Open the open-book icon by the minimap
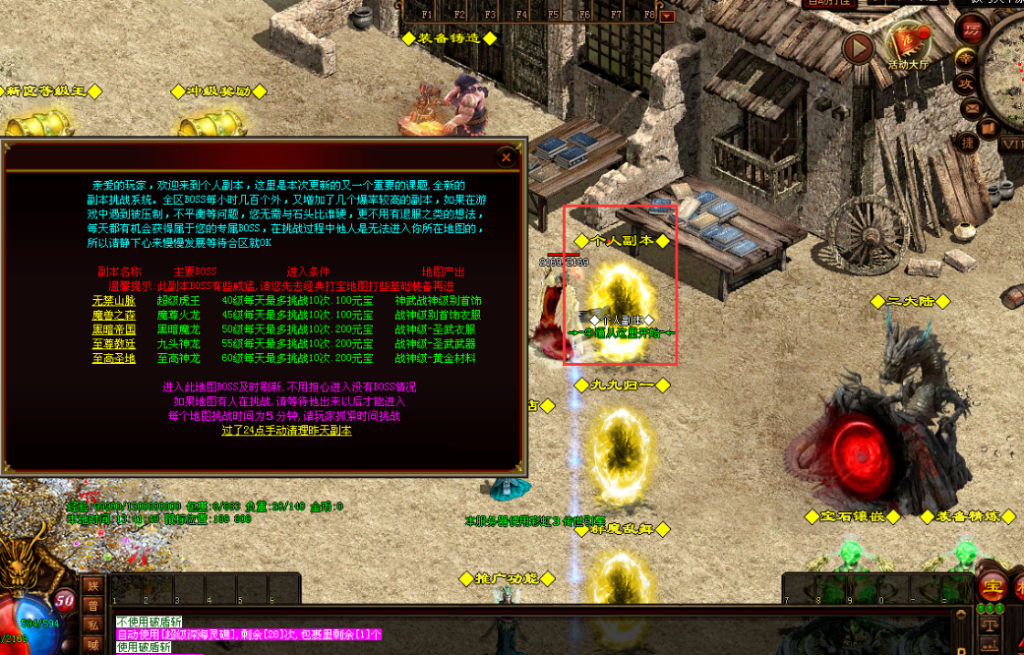Viewport: 1024px width, 655px height. (987, 127)
